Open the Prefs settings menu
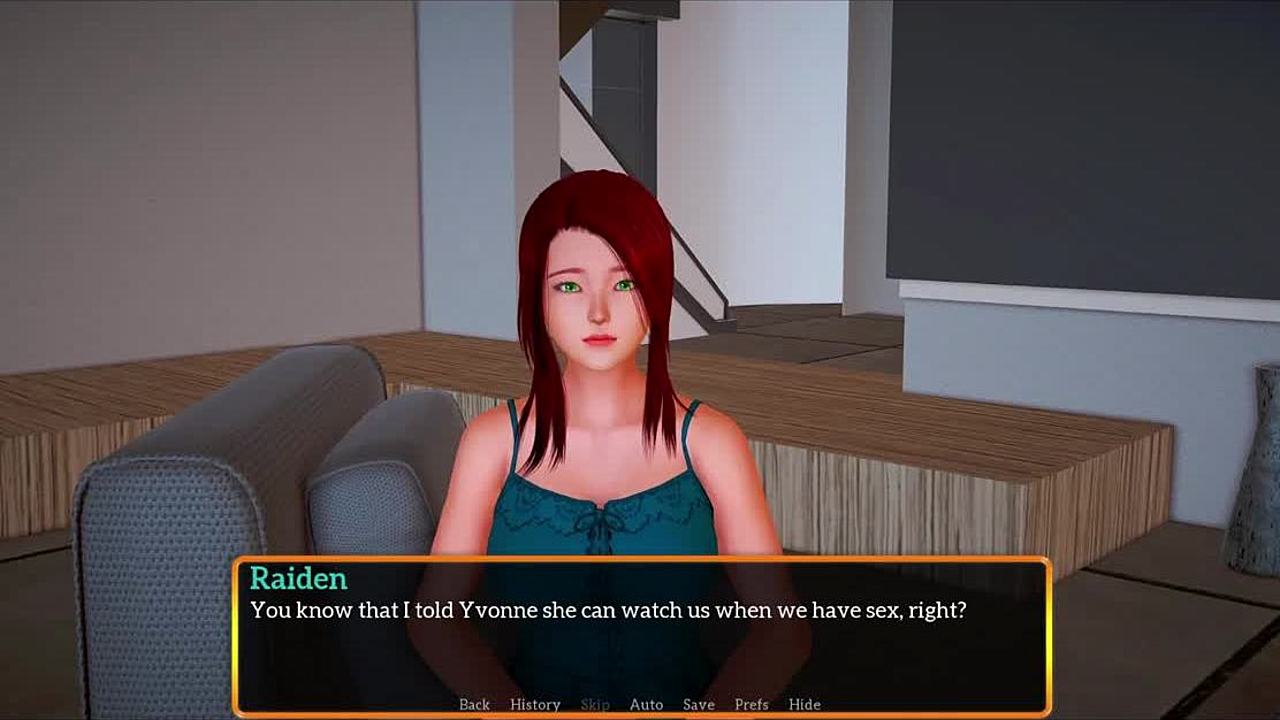 pos(751,704)
